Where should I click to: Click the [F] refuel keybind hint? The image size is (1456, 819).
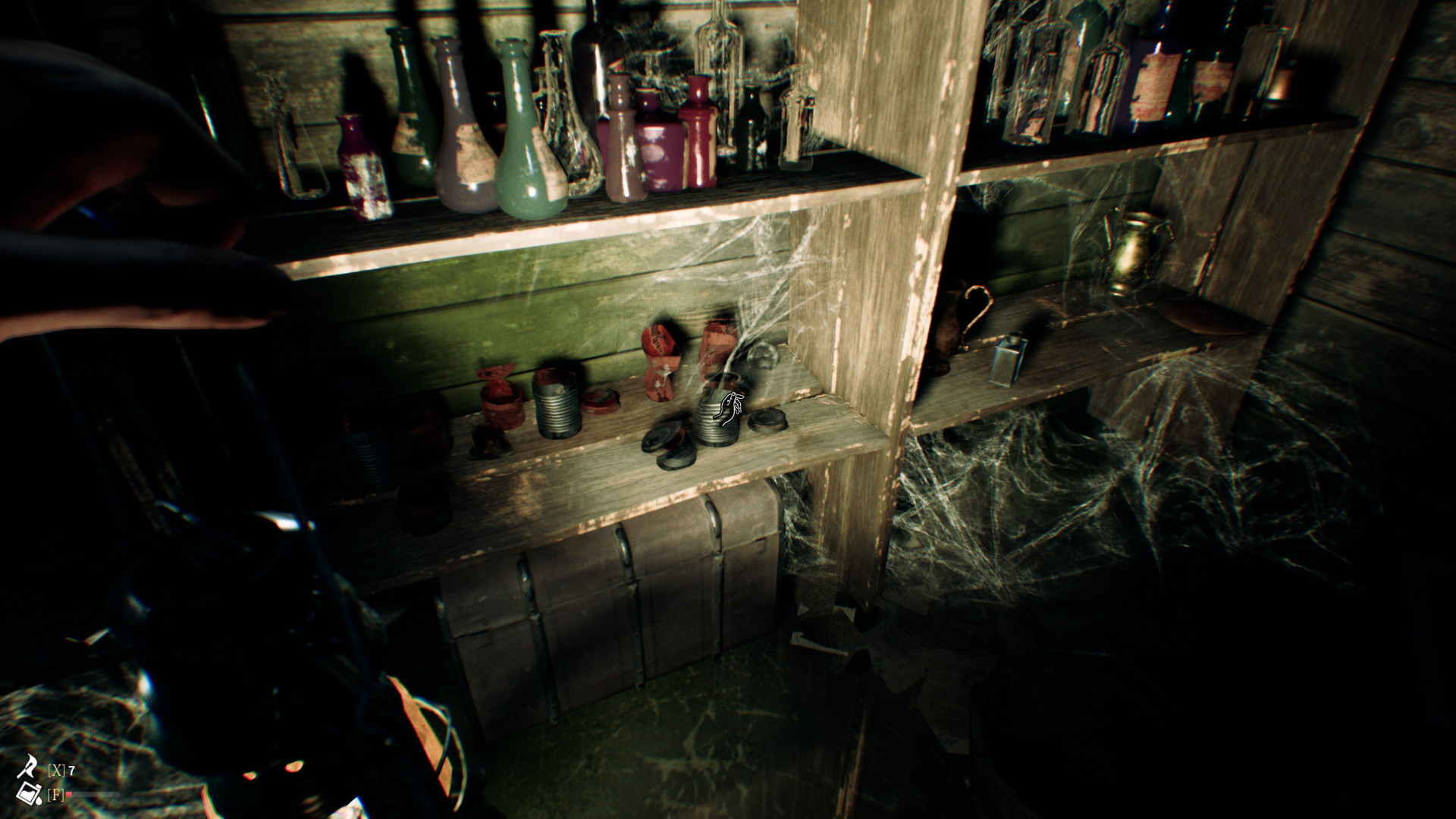pyautogui.click(x=55, y=794)
